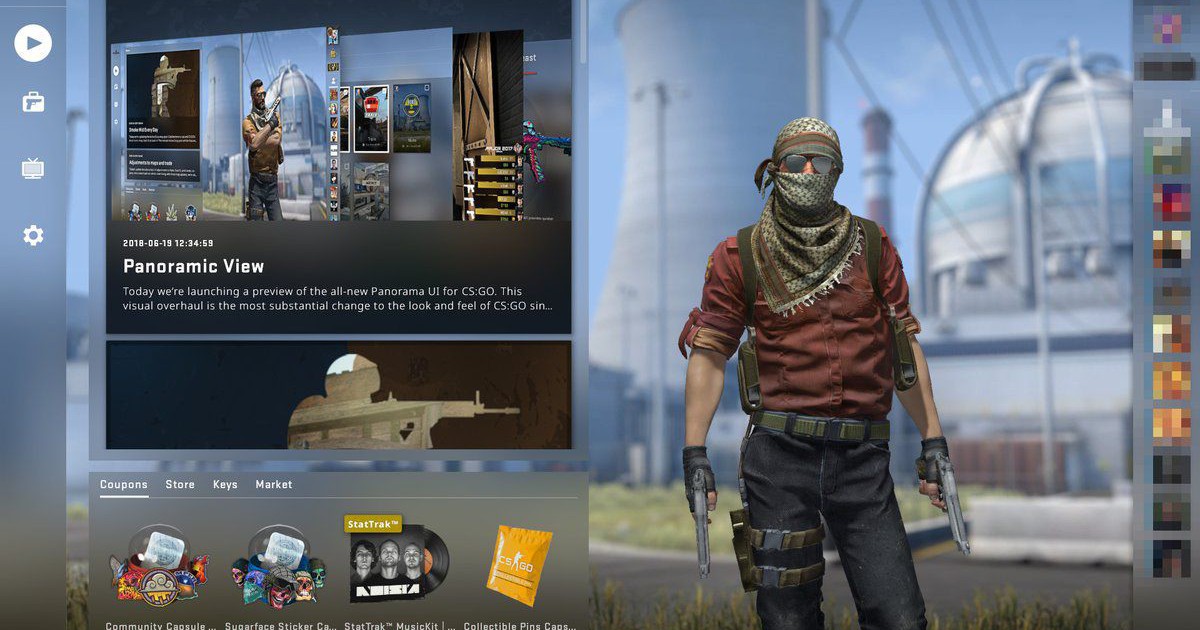Viewport: 1200px width, 630px height.
Task: Open the Panoramic View news post
Action: pyautogui.click(x=338, y=266)
